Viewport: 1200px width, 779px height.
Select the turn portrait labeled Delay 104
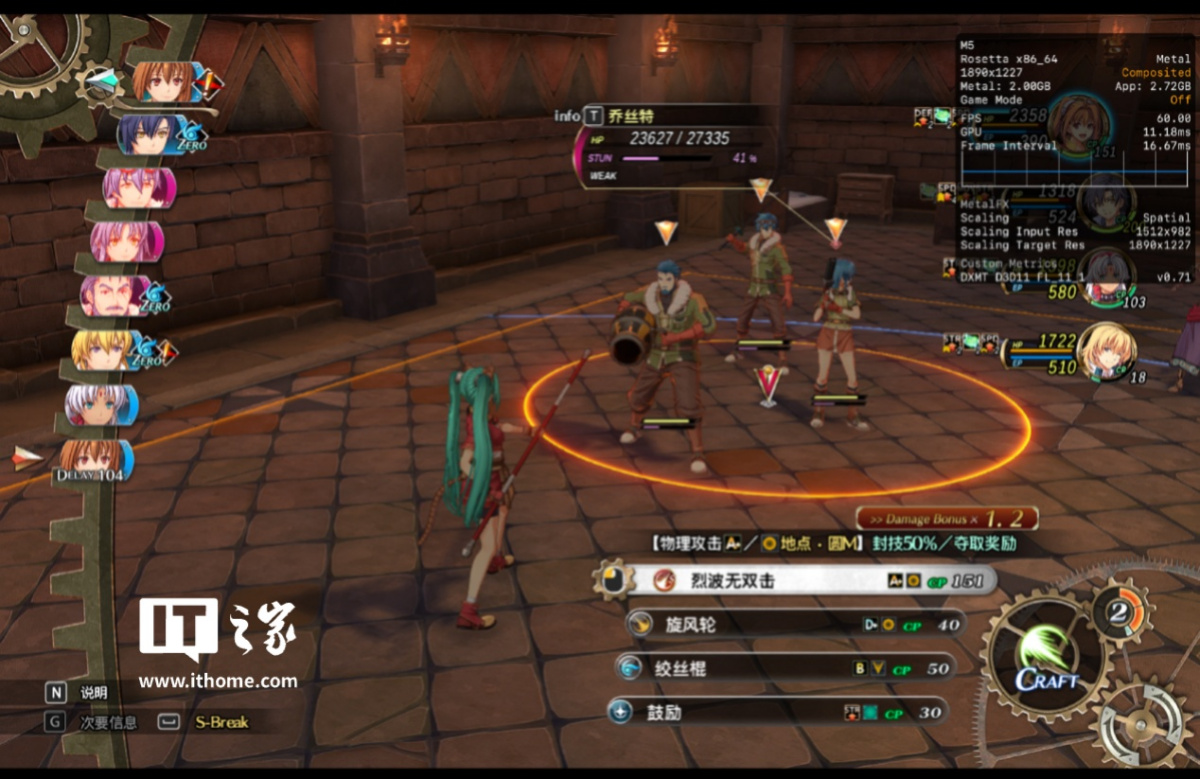[92, 460]
